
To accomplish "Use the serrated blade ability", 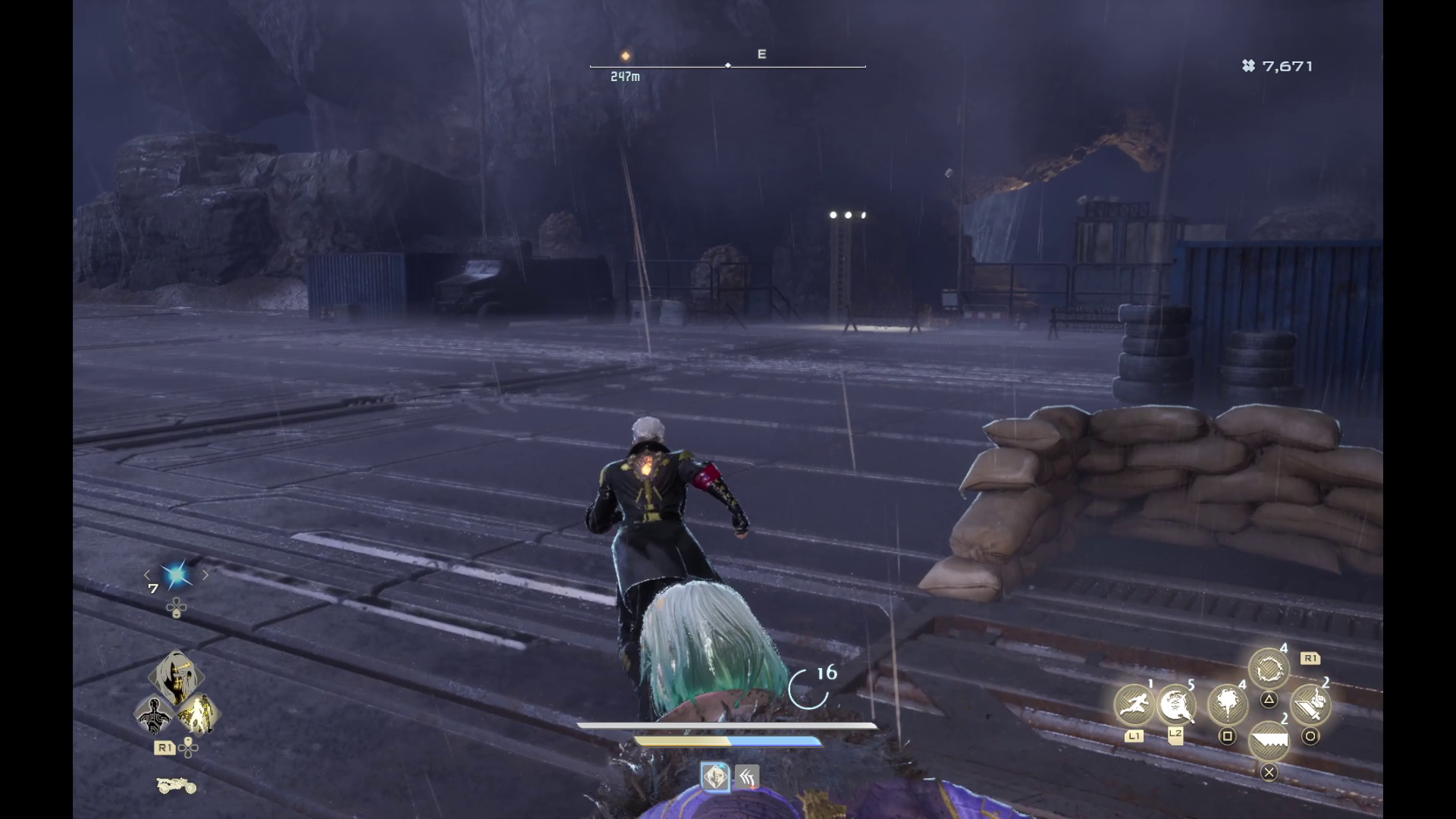I will click(1269, 741).
